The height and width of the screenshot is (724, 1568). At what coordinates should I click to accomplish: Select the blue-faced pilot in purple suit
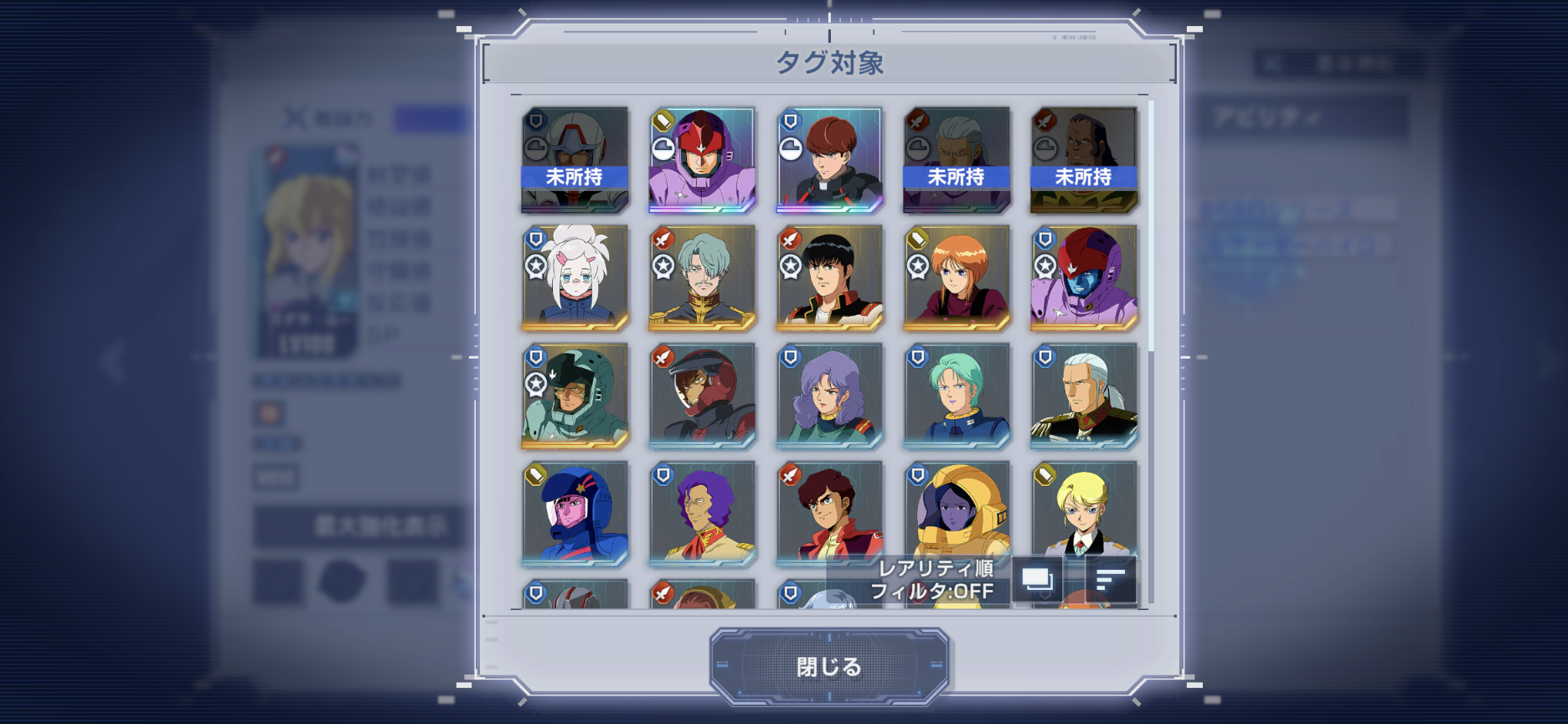coord(1084,277)
